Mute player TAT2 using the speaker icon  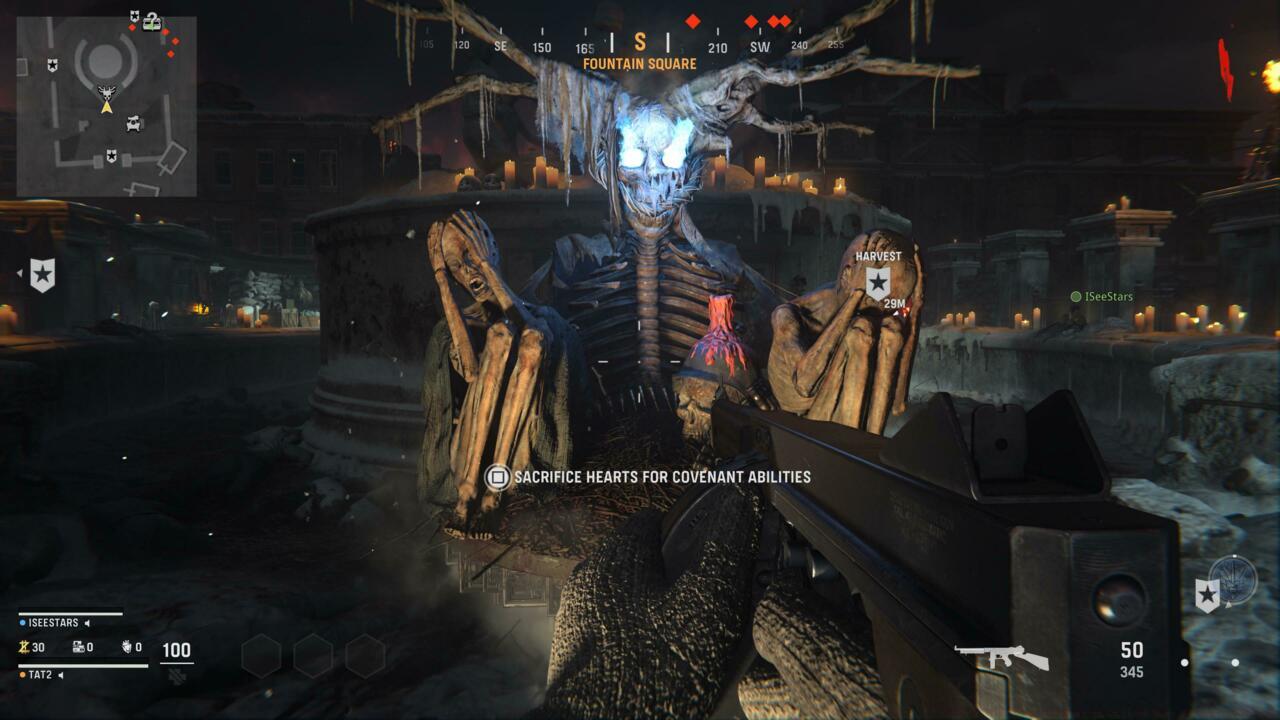point(61,675)
